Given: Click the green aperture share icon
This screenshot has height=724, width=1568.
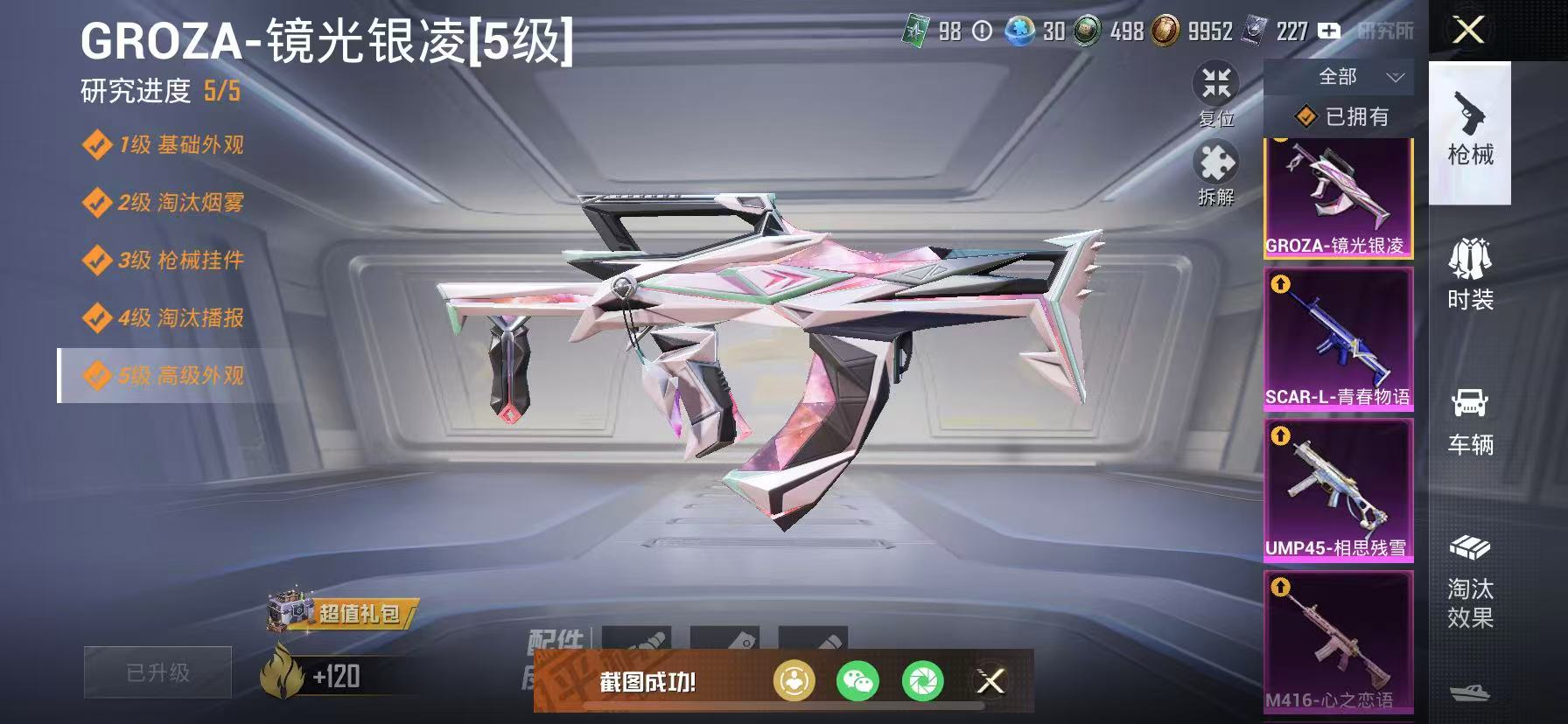Looking at the screenshot, I should (924, 682).
